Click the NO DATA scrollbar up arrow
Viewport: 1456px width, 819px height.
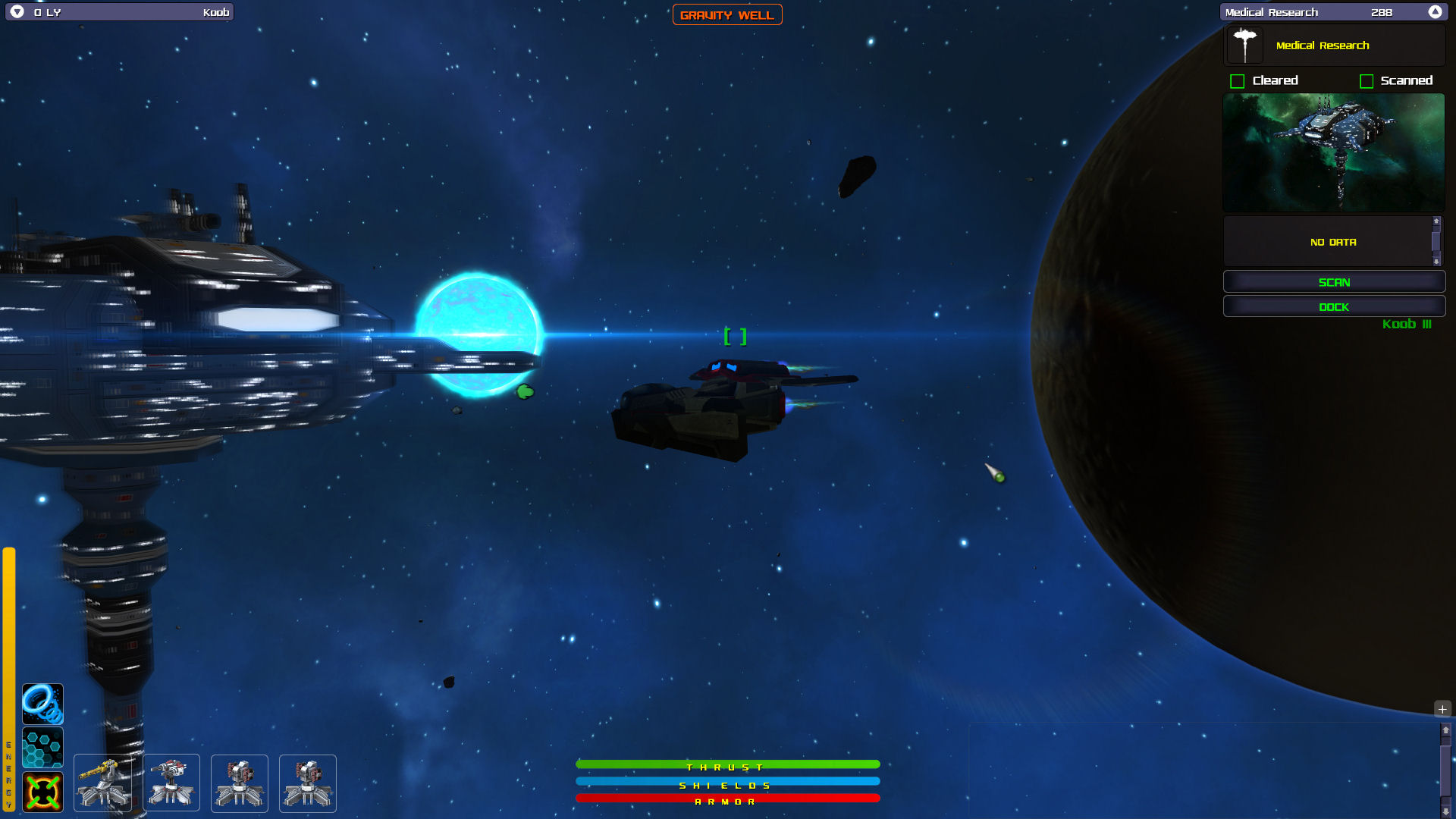[x=1436, y=221]
